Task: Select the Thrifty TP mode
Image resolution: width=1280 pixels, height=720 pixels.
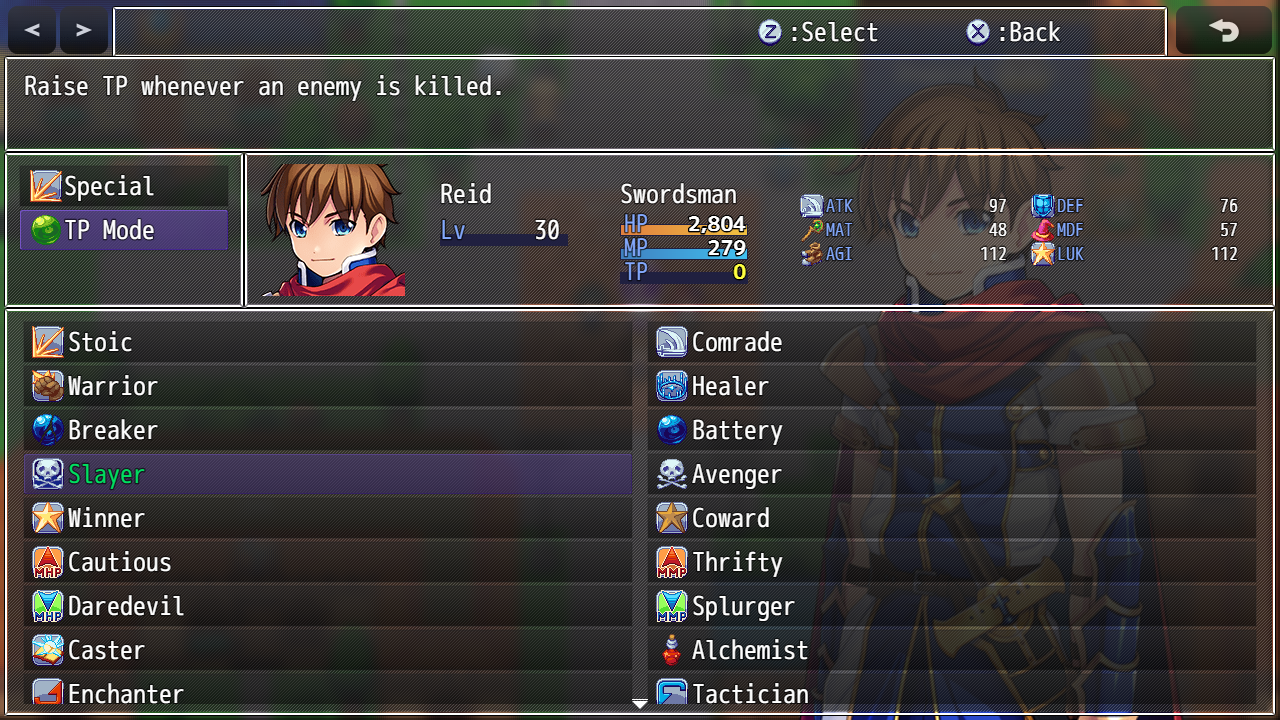Action: pyautogui.click(x=952, y=563)
